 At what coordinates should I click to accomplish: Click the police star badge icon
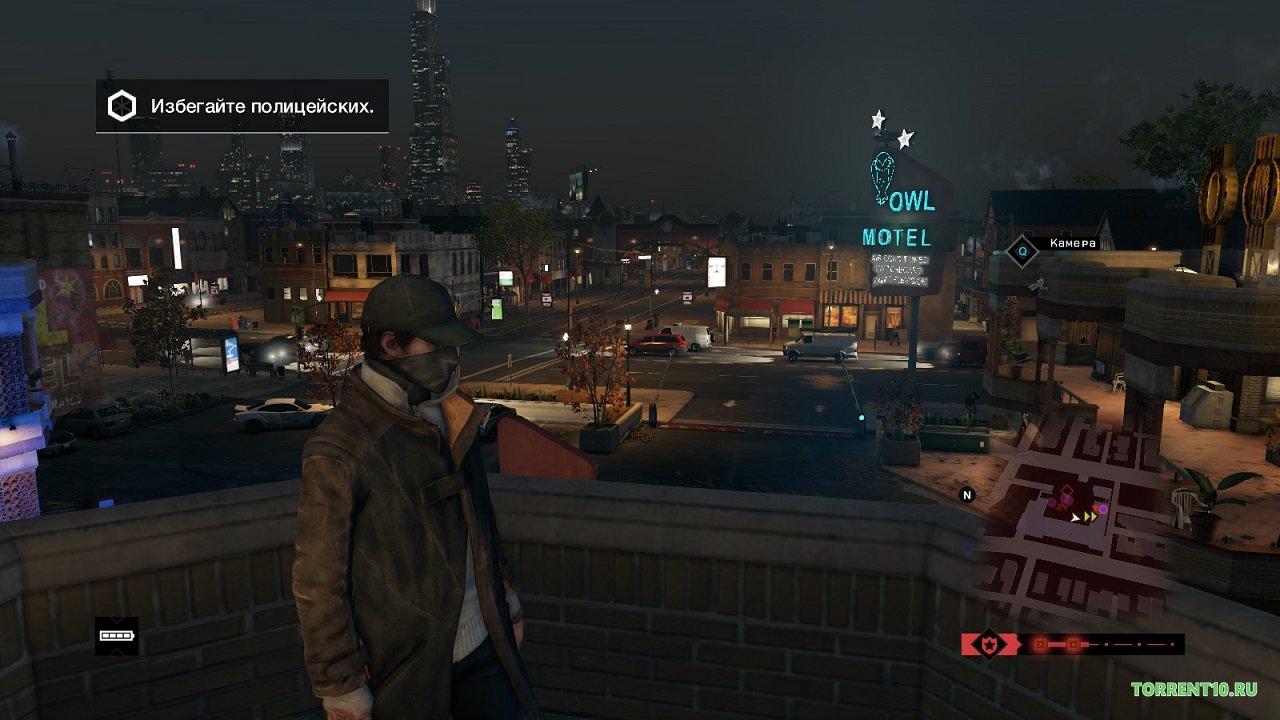tap(989, 644)
